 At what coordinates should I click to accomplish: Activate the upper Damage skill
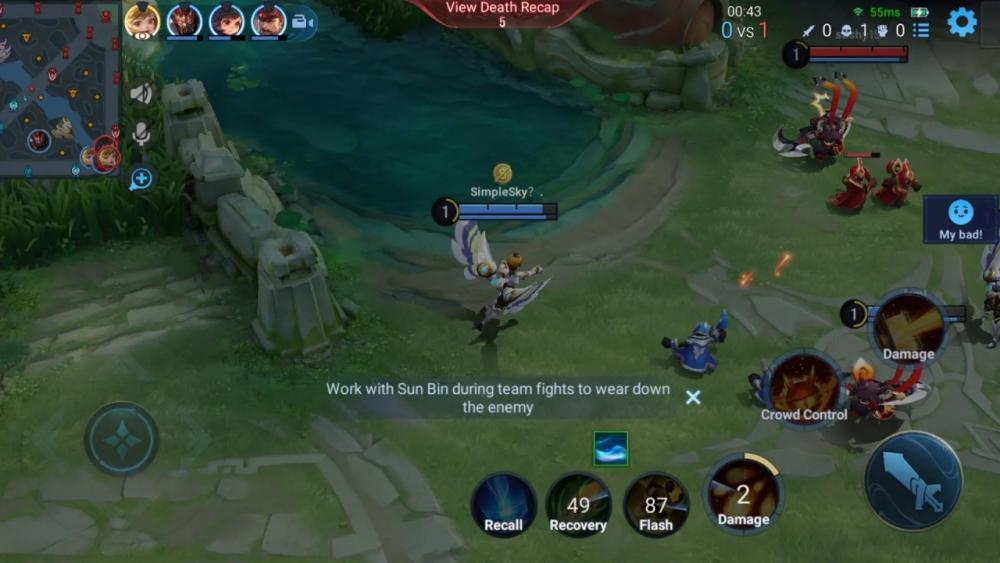[908, 328]
